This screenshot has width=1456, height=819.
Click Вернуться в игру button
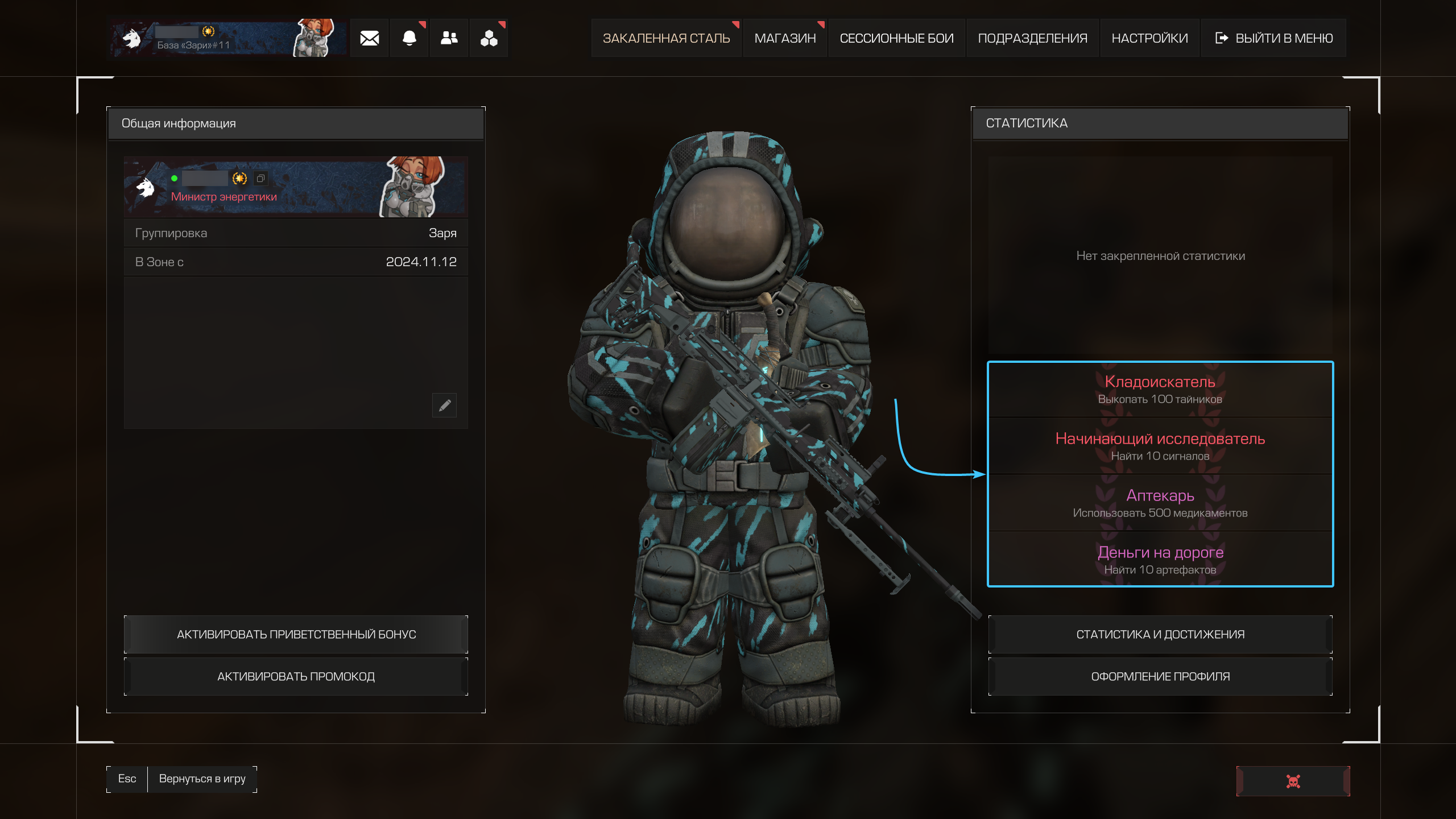pyautogui.click(x=202, y=779)
